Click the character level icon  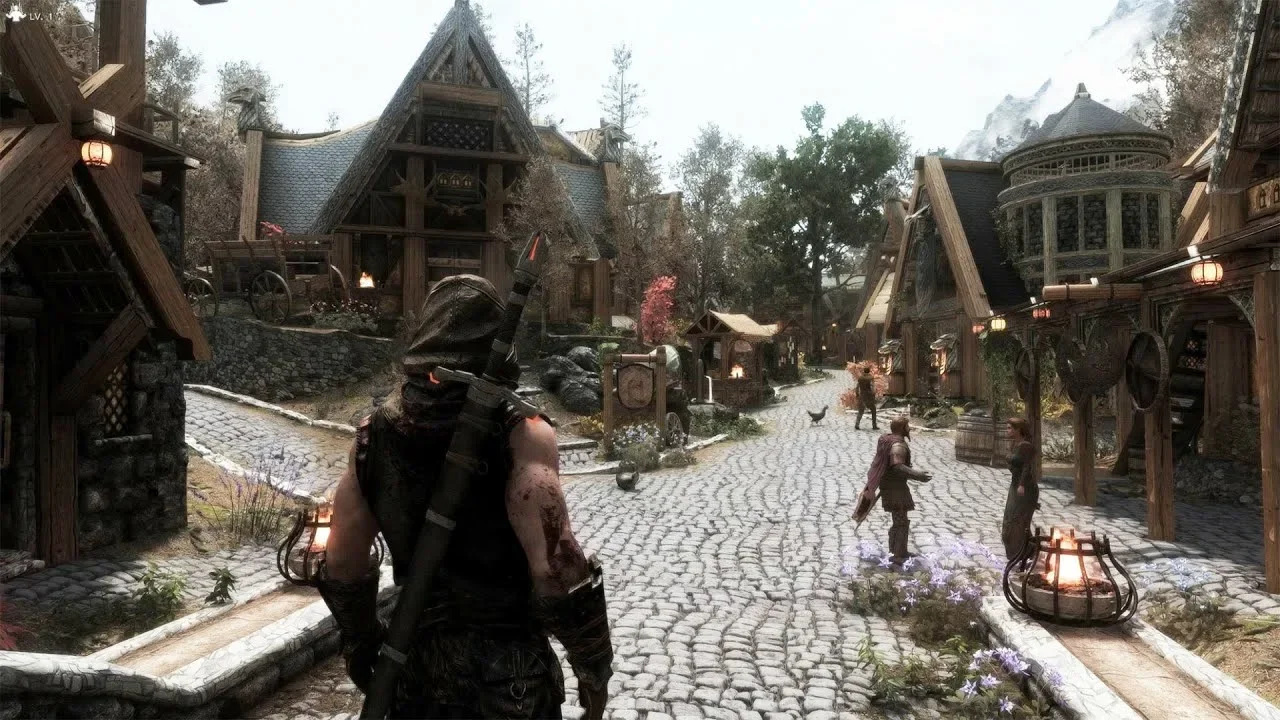click(14, 14)
